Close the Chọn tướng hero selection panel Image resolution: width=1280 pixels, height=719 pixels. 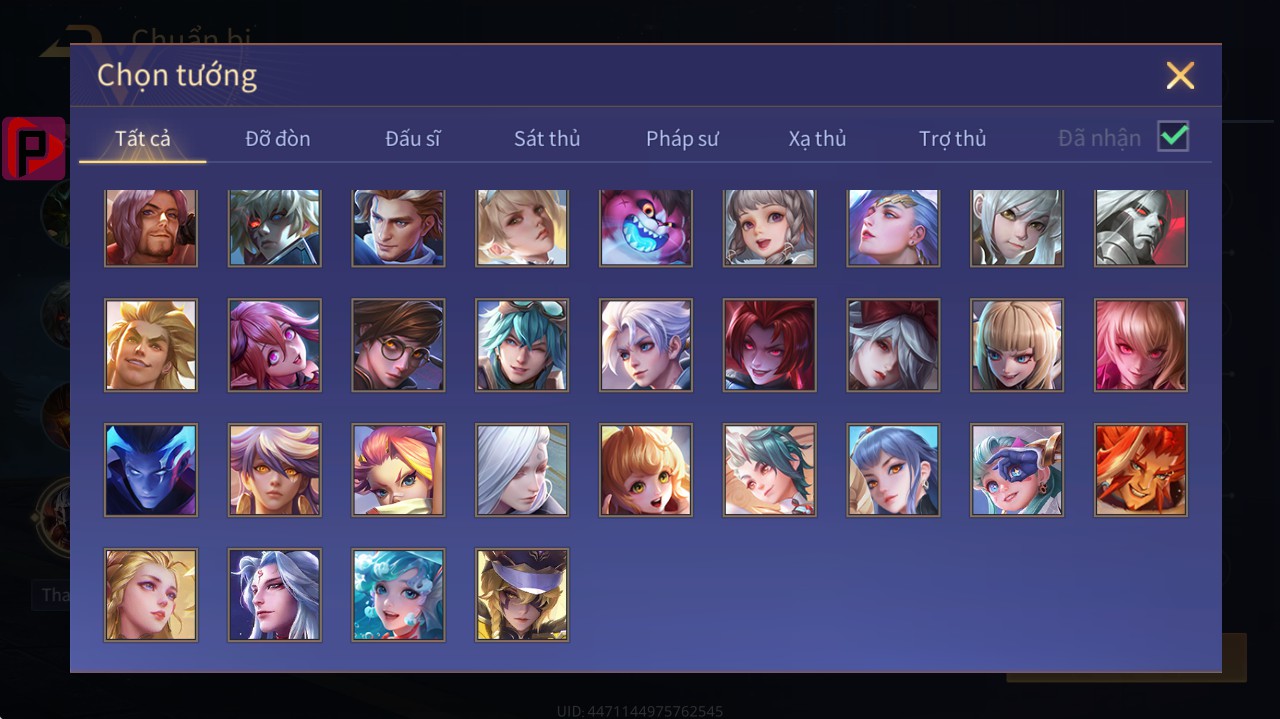[x=1180, y=76]
